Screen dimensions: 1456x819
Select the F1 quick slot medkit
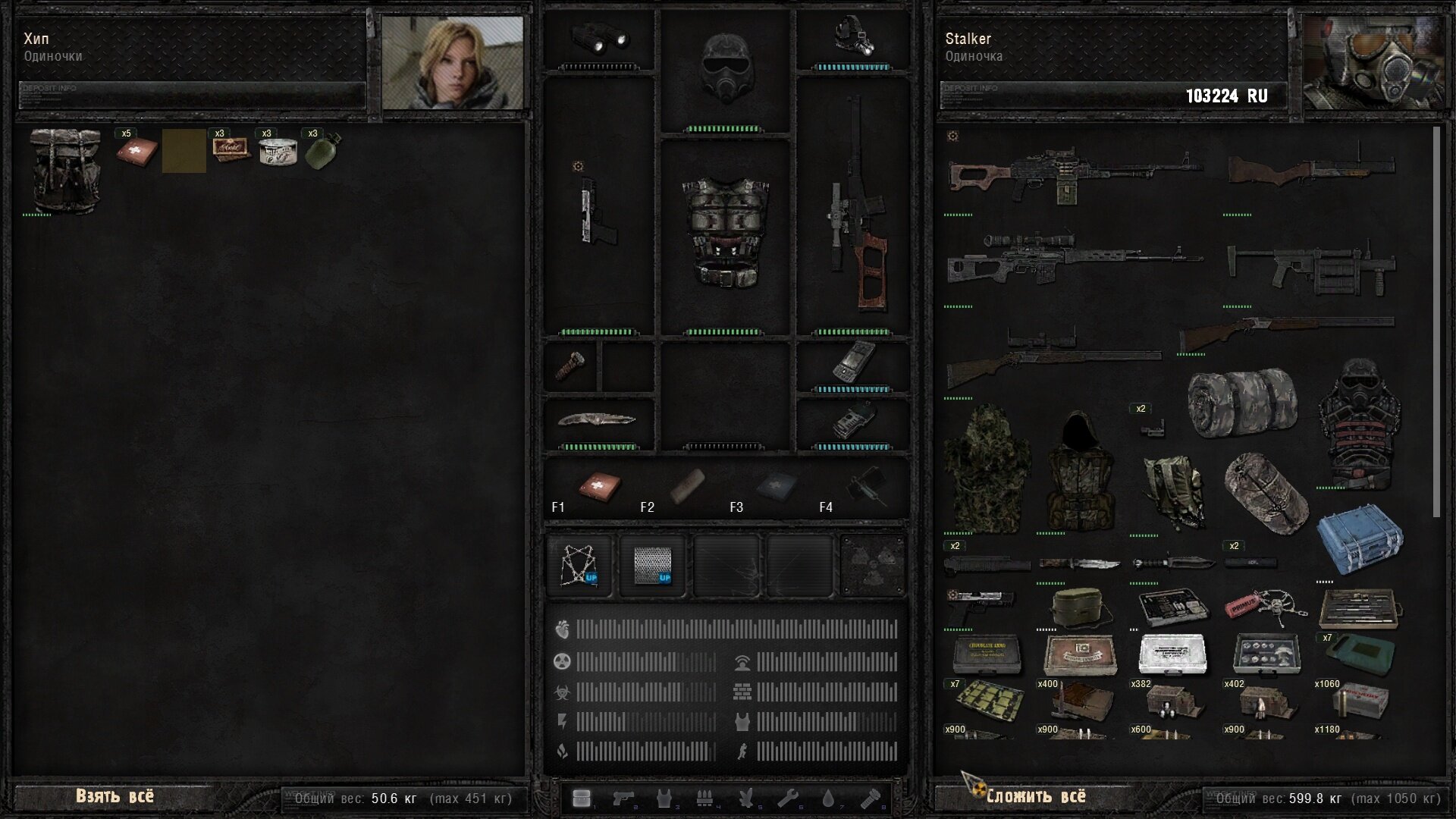point(599,486)
